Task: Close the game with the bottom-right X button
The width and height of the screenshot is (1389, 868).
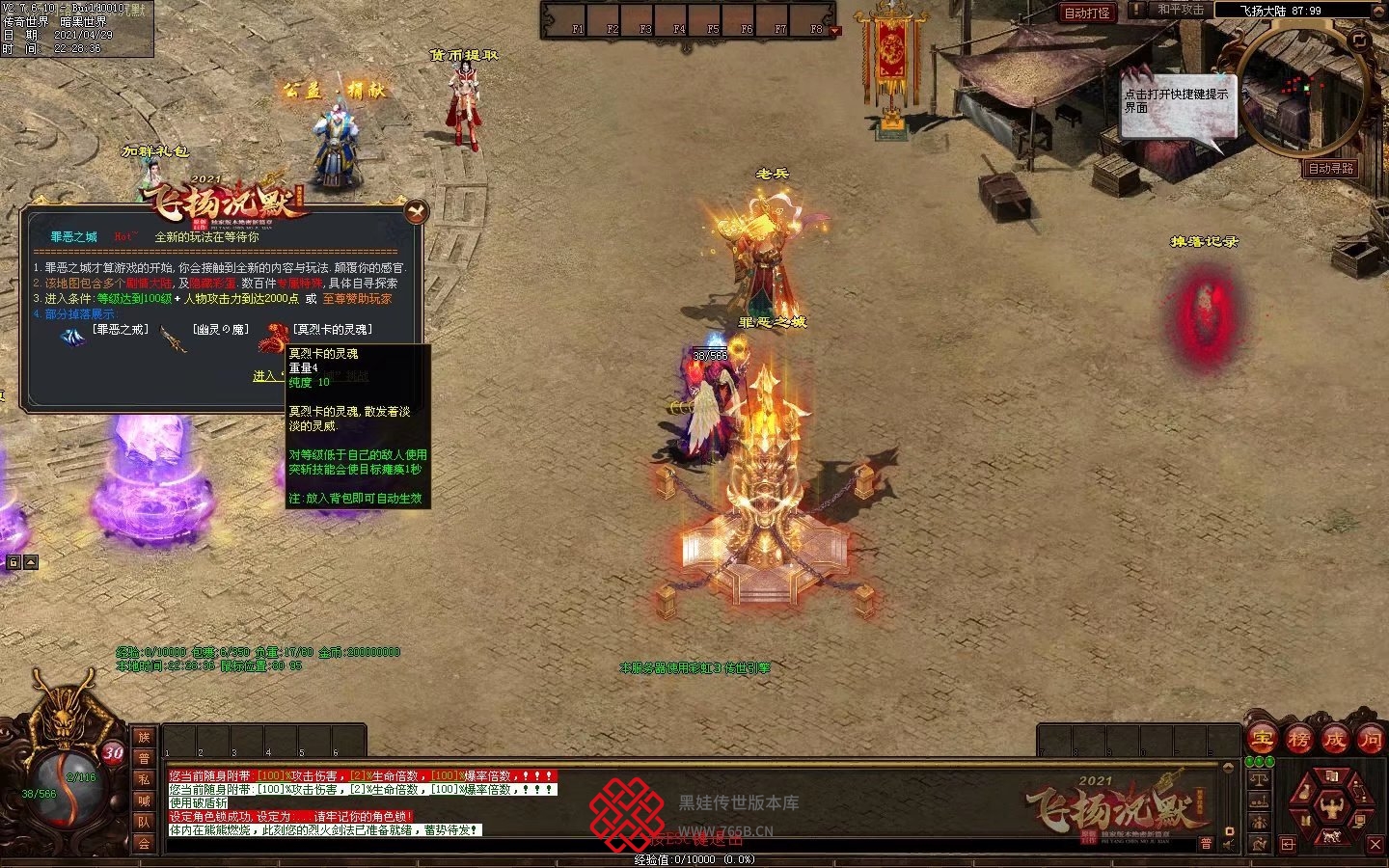Action: click(1375, 845)
